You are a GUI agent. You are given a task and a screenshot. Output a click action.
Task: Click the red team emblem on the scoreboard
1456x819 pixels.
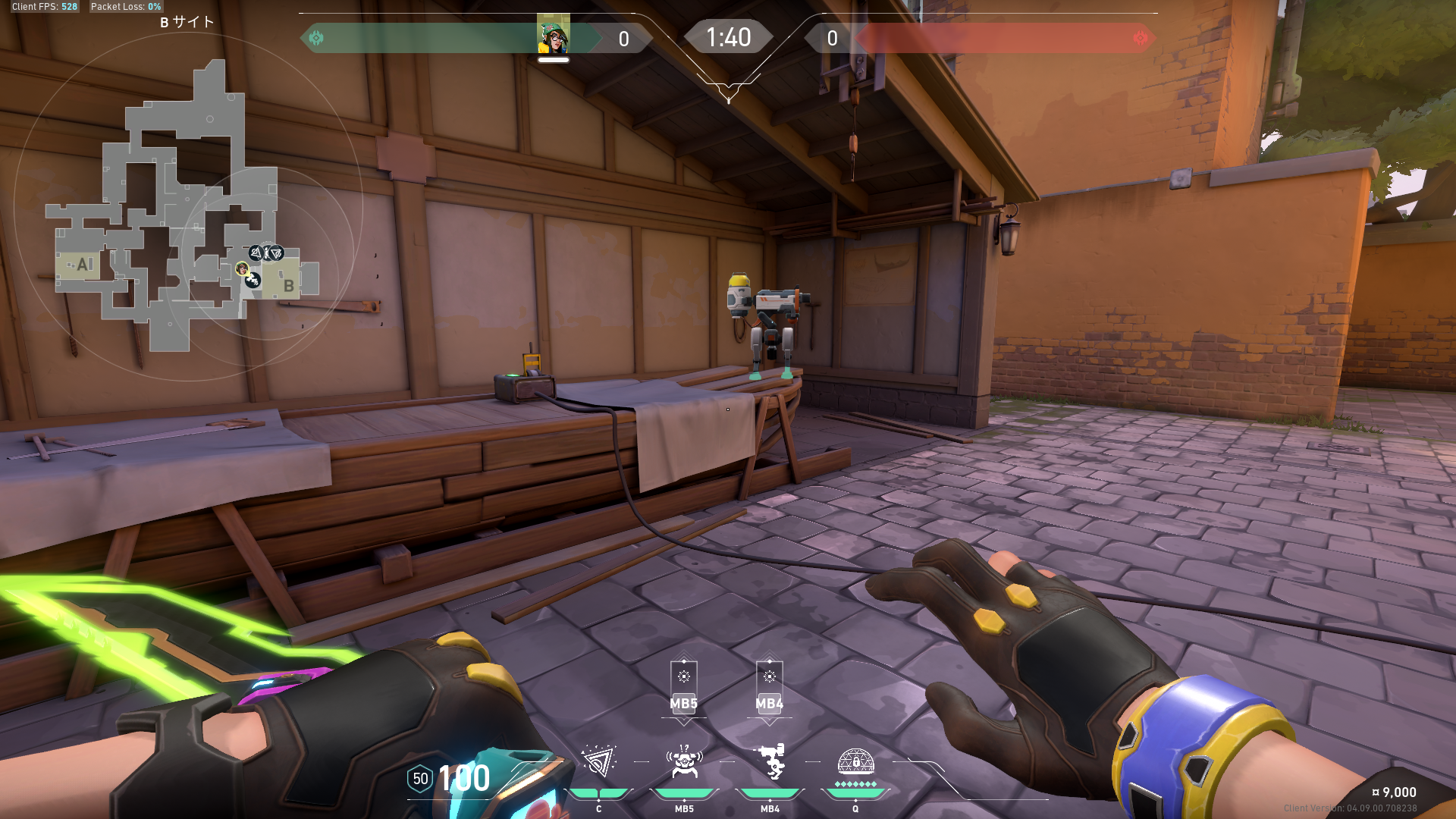1140,38
